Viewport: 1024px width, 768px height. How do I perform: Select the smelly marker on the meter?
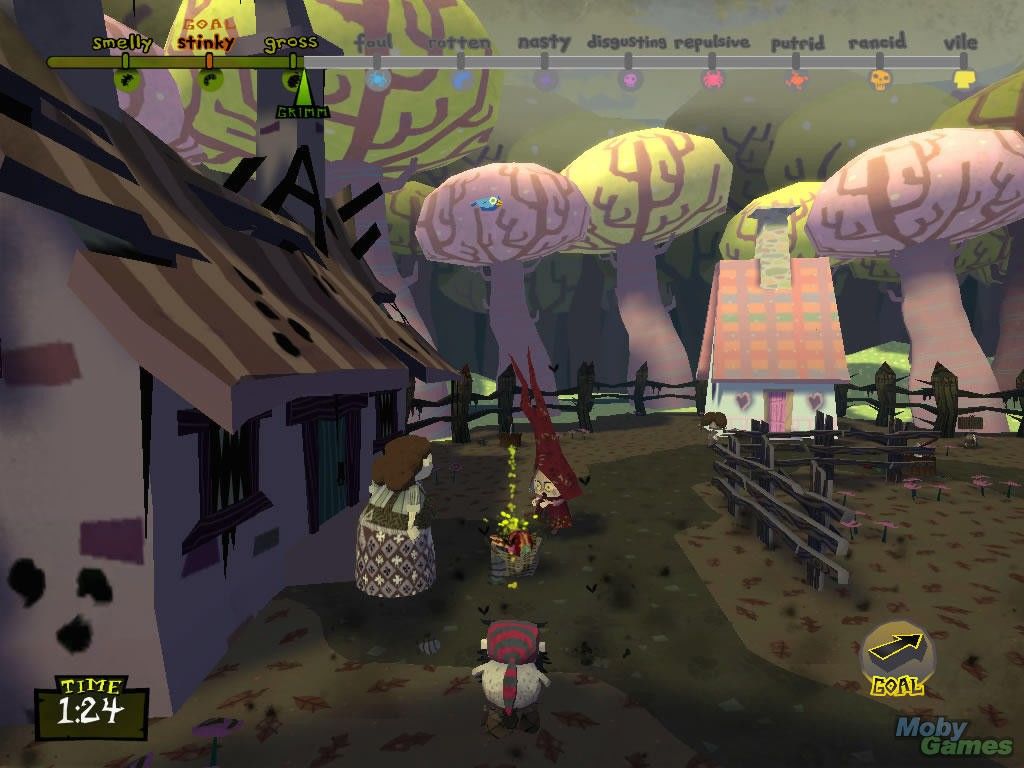[125, 78]
